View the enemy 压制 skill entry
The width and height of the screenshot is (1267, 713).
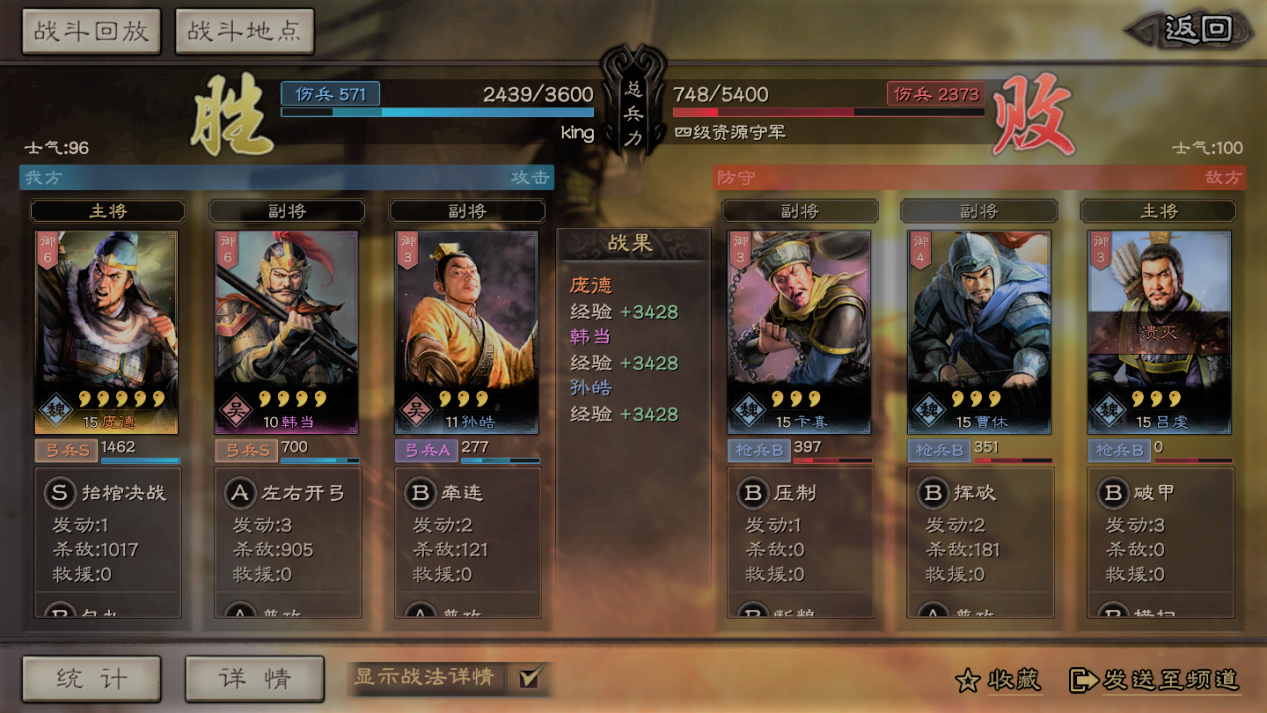click(x=800, y=493)
